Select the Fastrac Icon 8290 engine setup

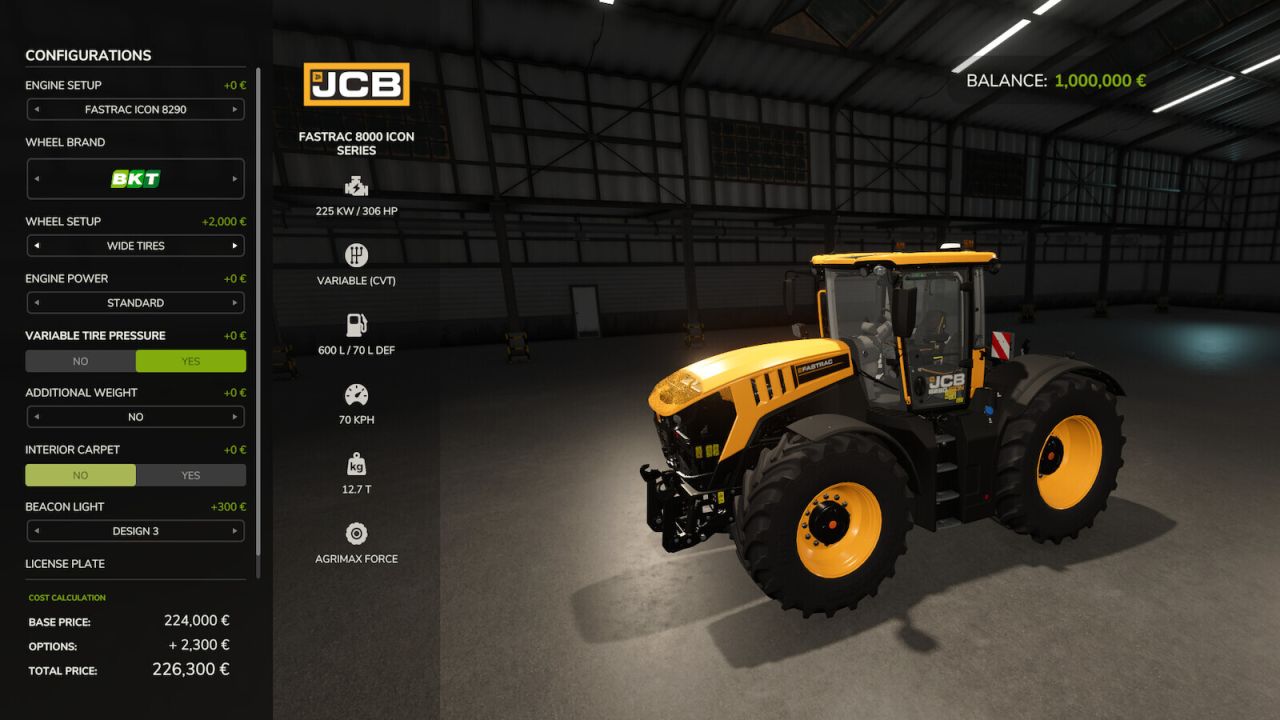point(135,109)
